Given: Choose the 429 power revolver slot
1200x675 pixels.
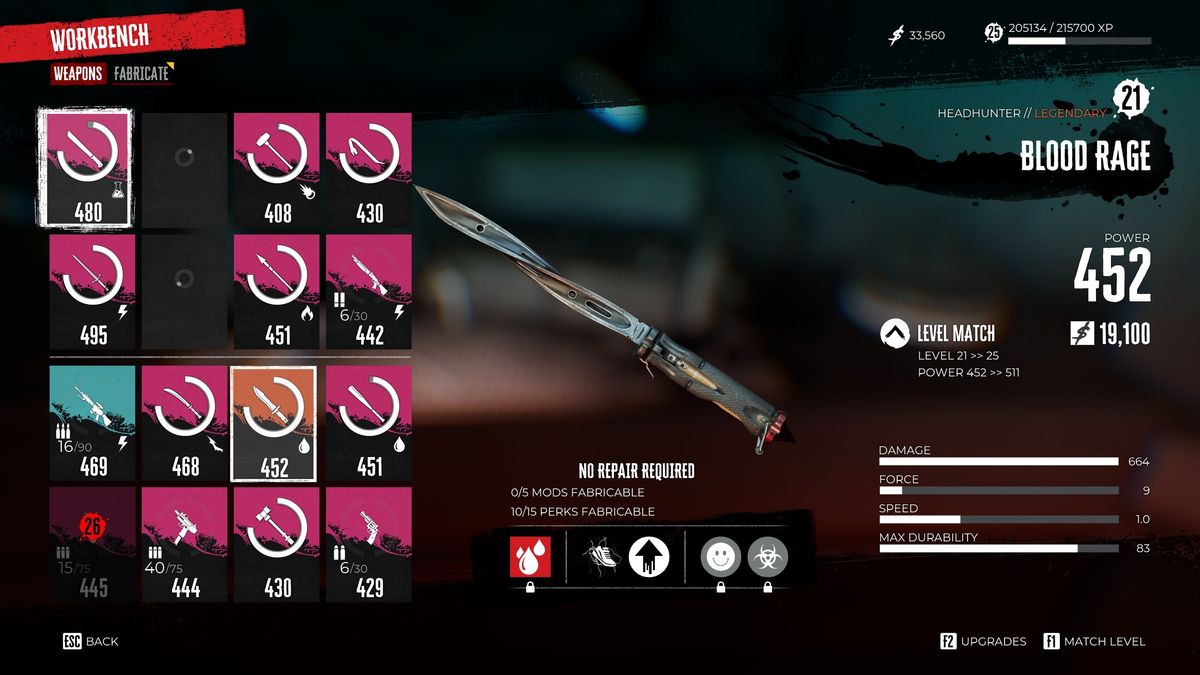Looking at the screenshot, I should (x=369, y=544).
